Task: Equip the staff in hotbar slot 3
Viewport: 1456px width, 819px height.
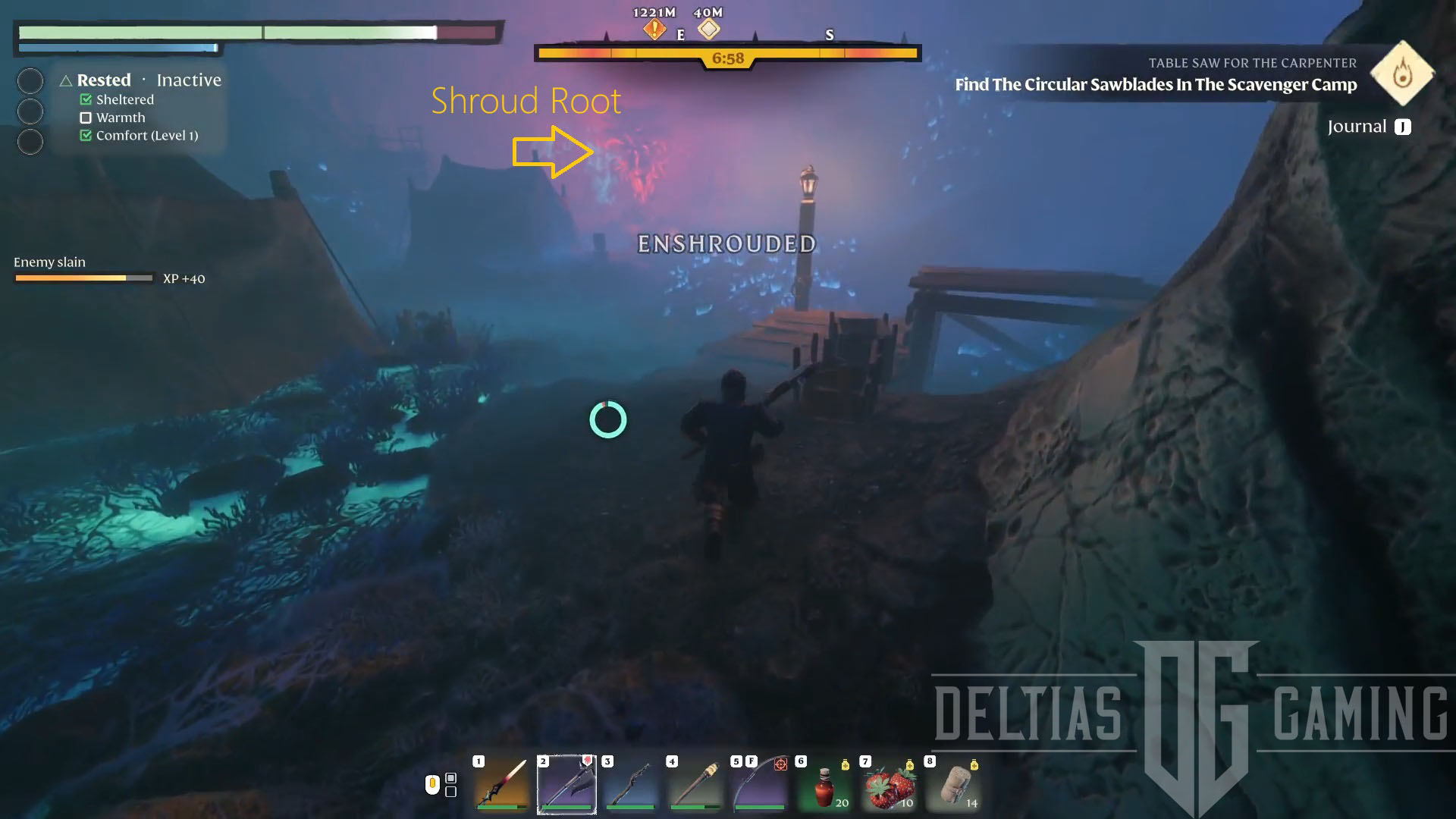Action: (631, 785)
